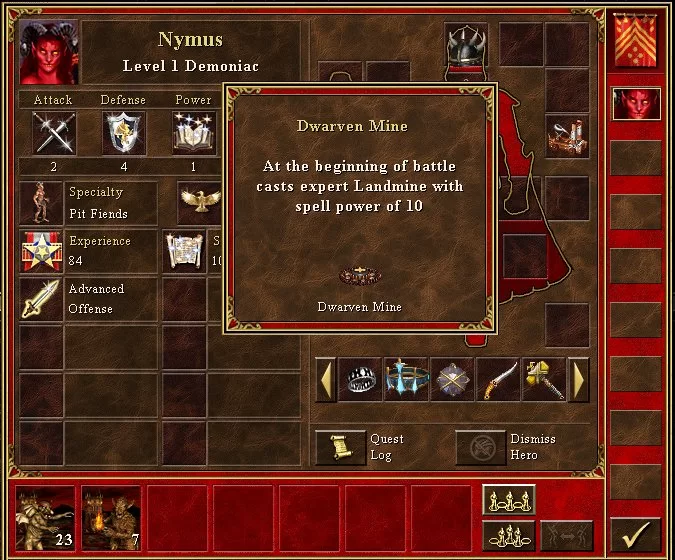This screenshot has width=675, height=560.
Task: Click the Dismiss Hero button
Action: [x=481, y=447]
